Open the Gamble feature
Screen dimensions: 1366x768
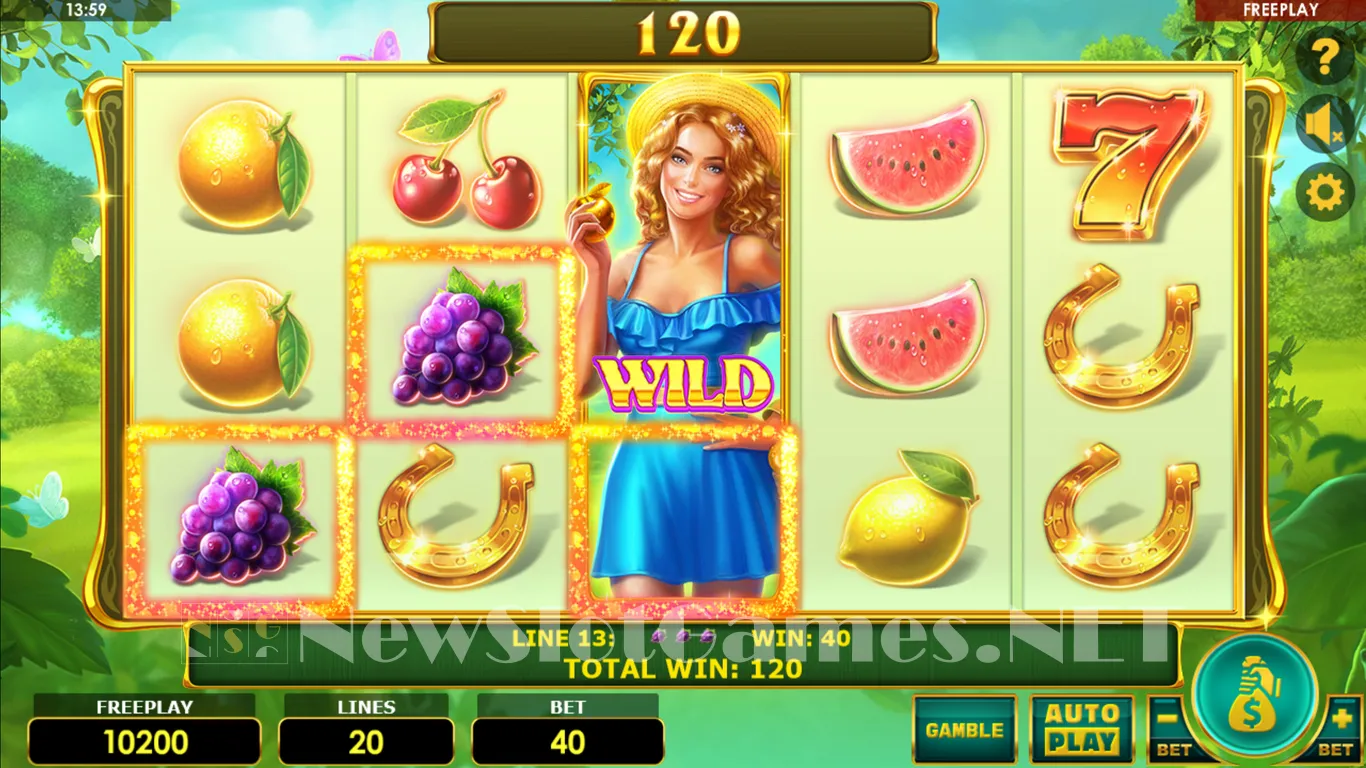pyautogui.click(x=964, y=730)
